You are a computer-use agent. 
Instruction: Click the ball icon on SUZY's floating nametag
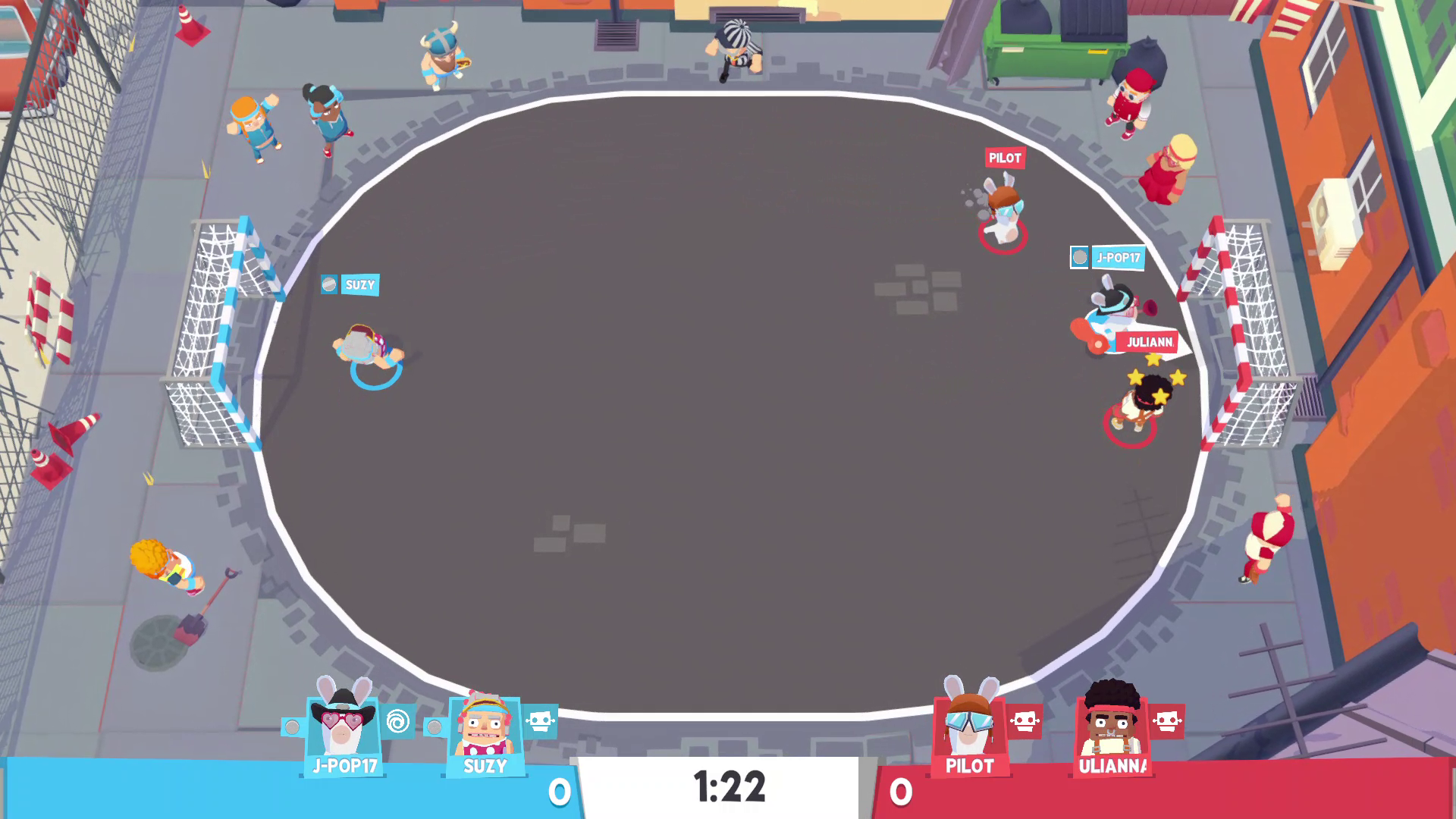coord(328,285)
